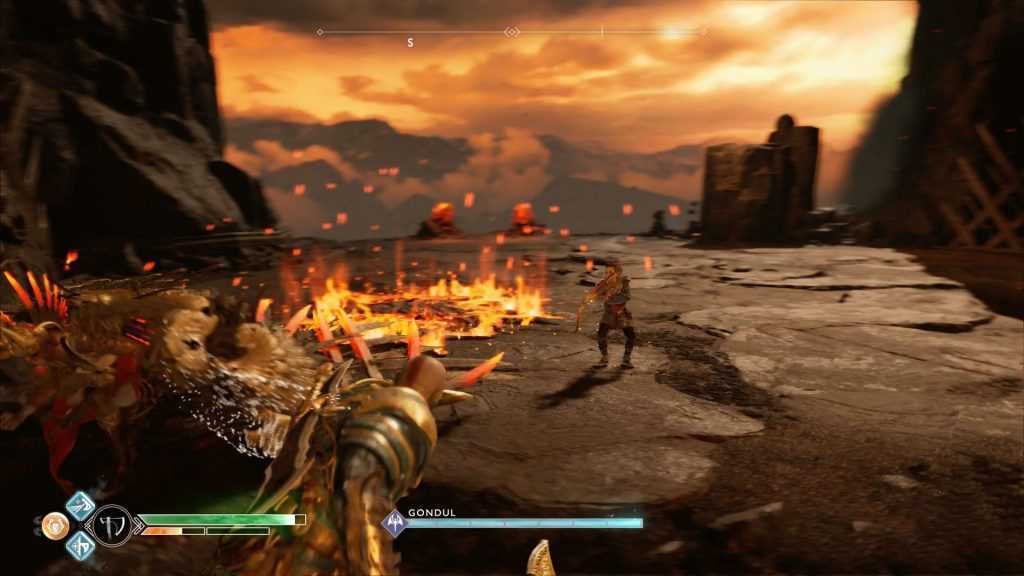This screenshot has height=576, width=1024.
Task: Select the Leviathan Axe weapon icon
Action: [x=112, y=525]
